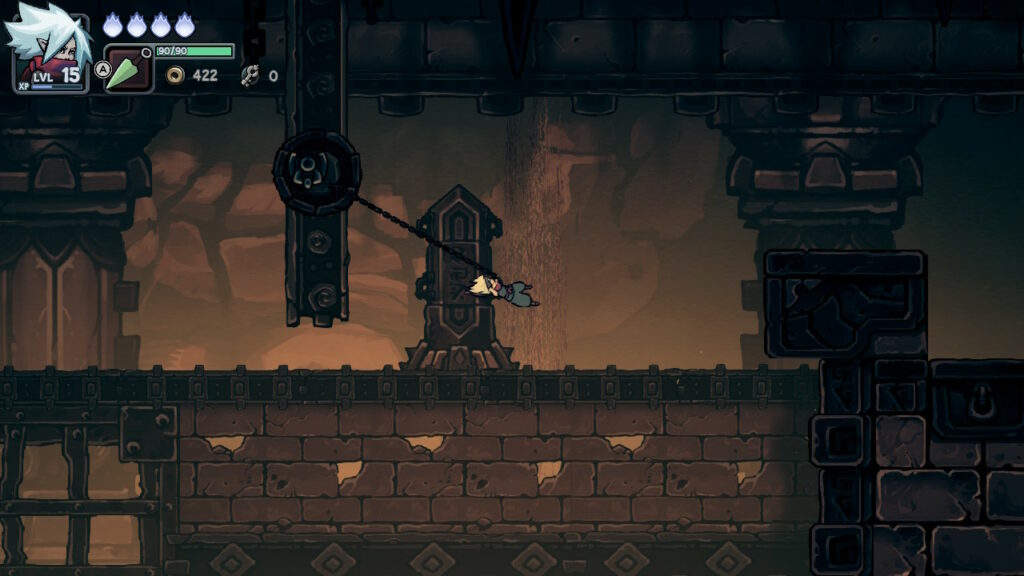The height and width of the screenshot is (576, 1024).
Task: Click the gold coin currency icon
Action: tap(176, 75)
